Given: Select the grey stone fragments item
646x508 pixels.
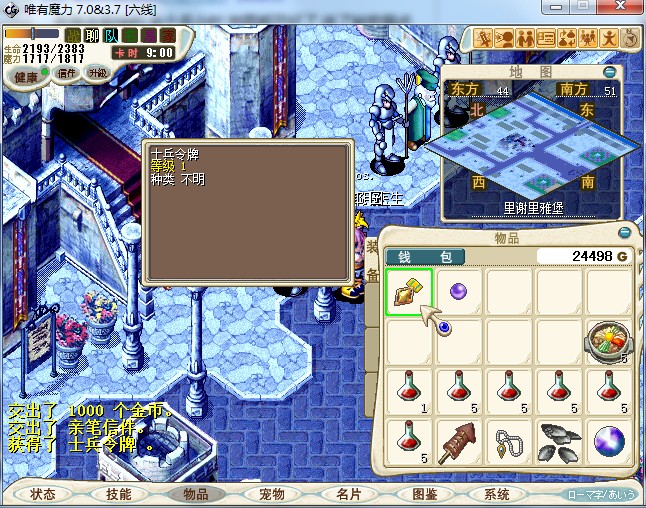Looking at the screenshot, I should pyautogui.click(x=559, y=440).
